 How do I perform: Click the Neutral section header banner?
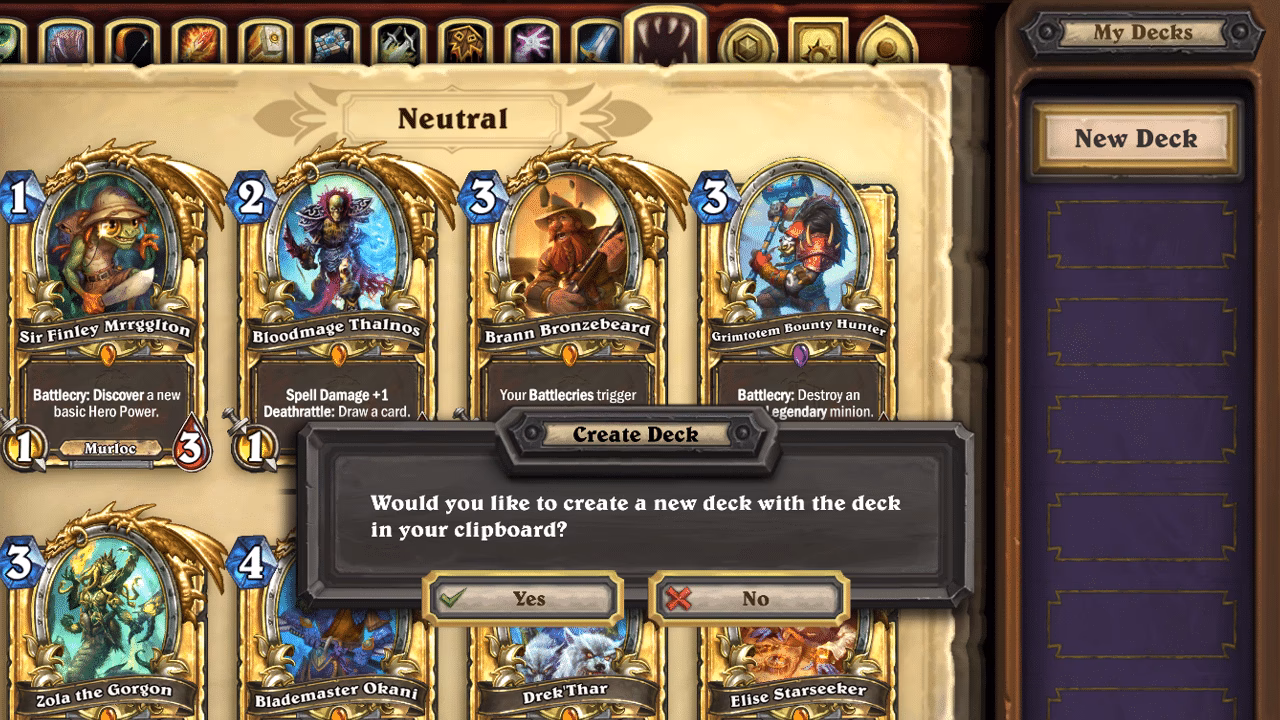(453, 117)
